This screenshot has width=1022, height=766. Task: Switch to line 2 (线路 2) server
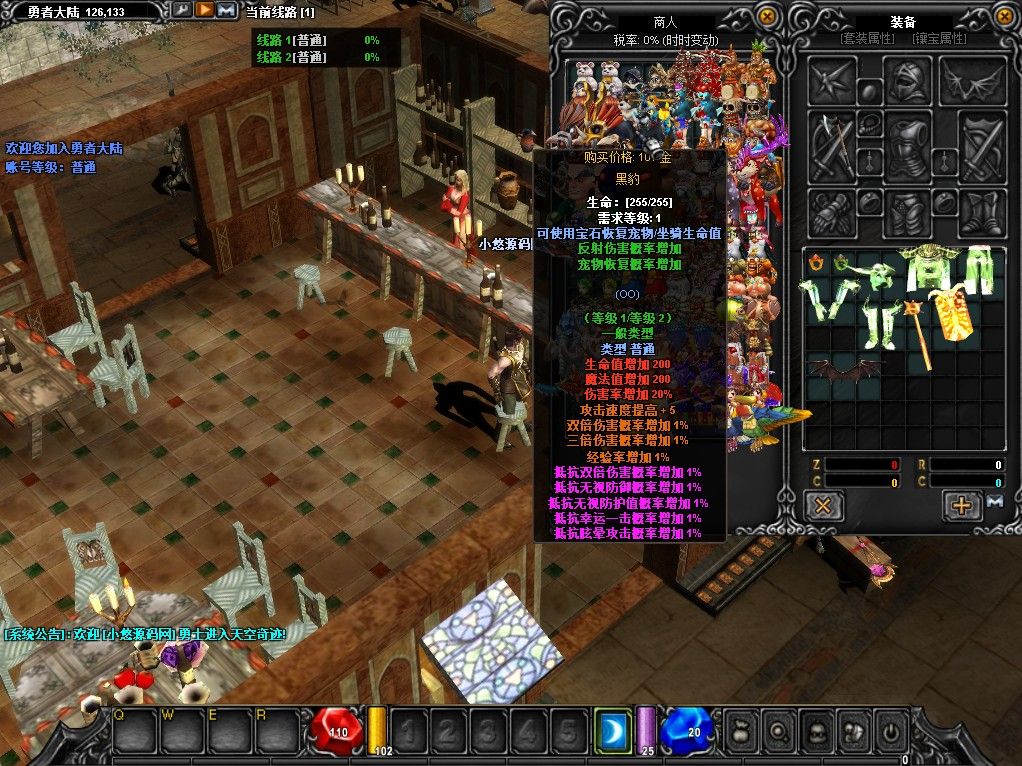(x=290, y=57)
